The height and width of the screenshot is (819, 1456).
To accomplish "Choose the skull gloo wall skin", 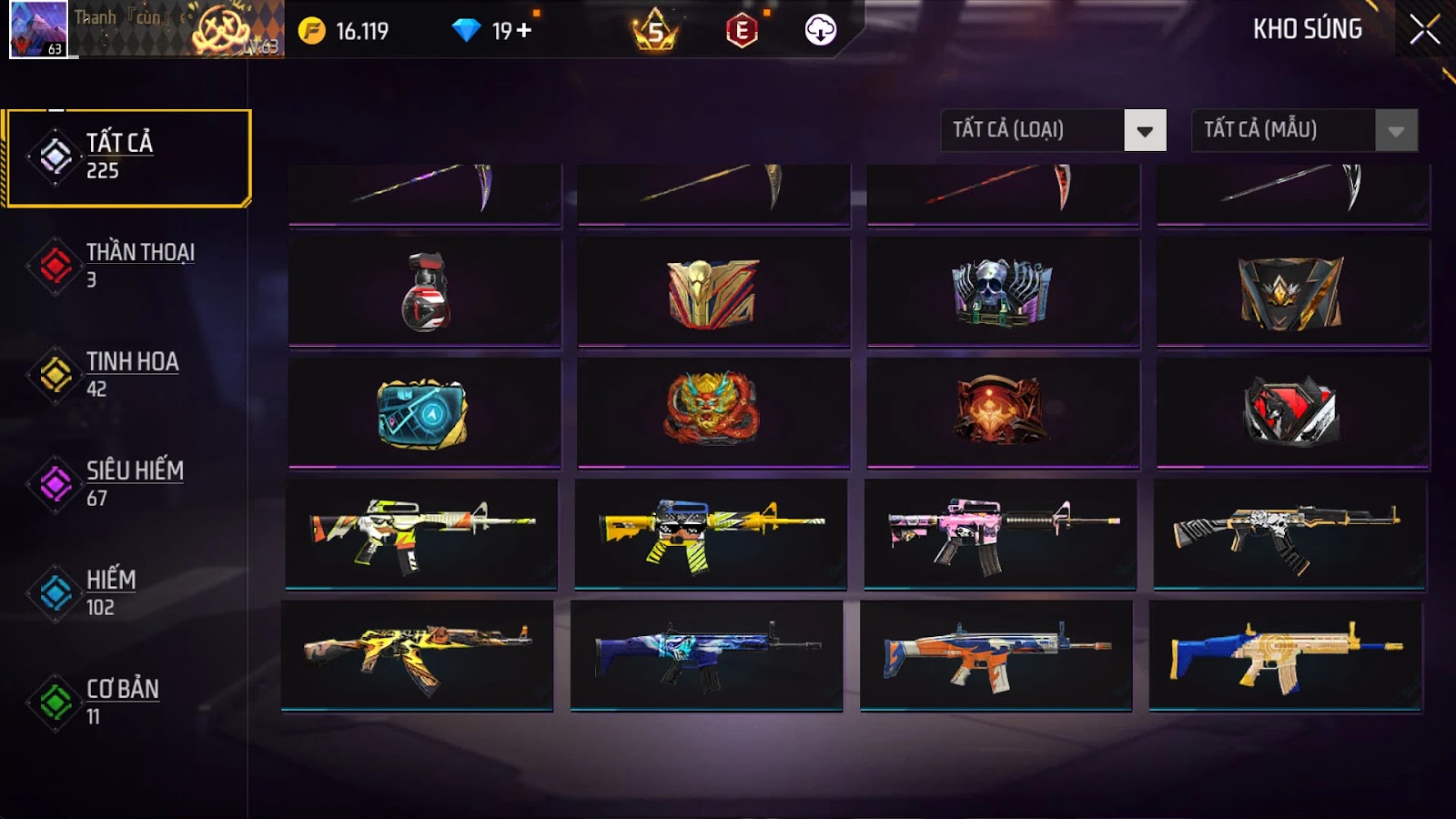I will [x=1003, y=292].
